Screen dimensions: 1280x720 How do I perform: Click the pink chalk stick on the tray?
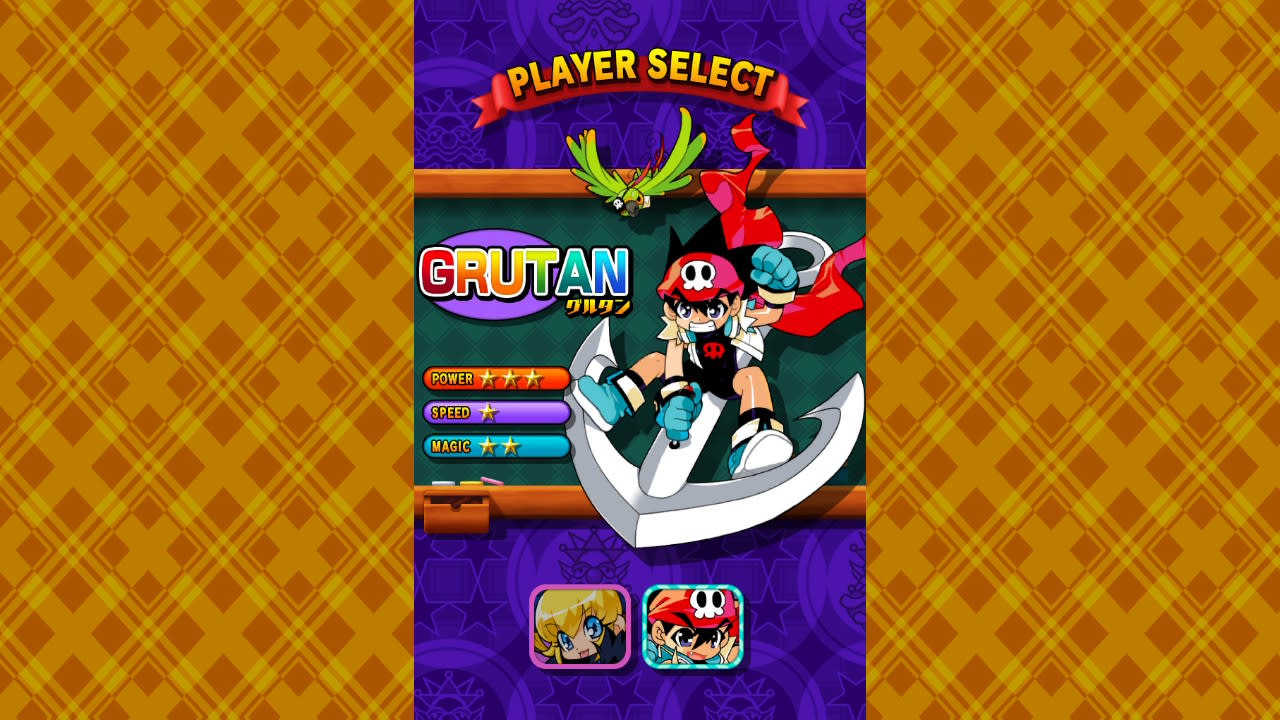[x=490, y=481]
